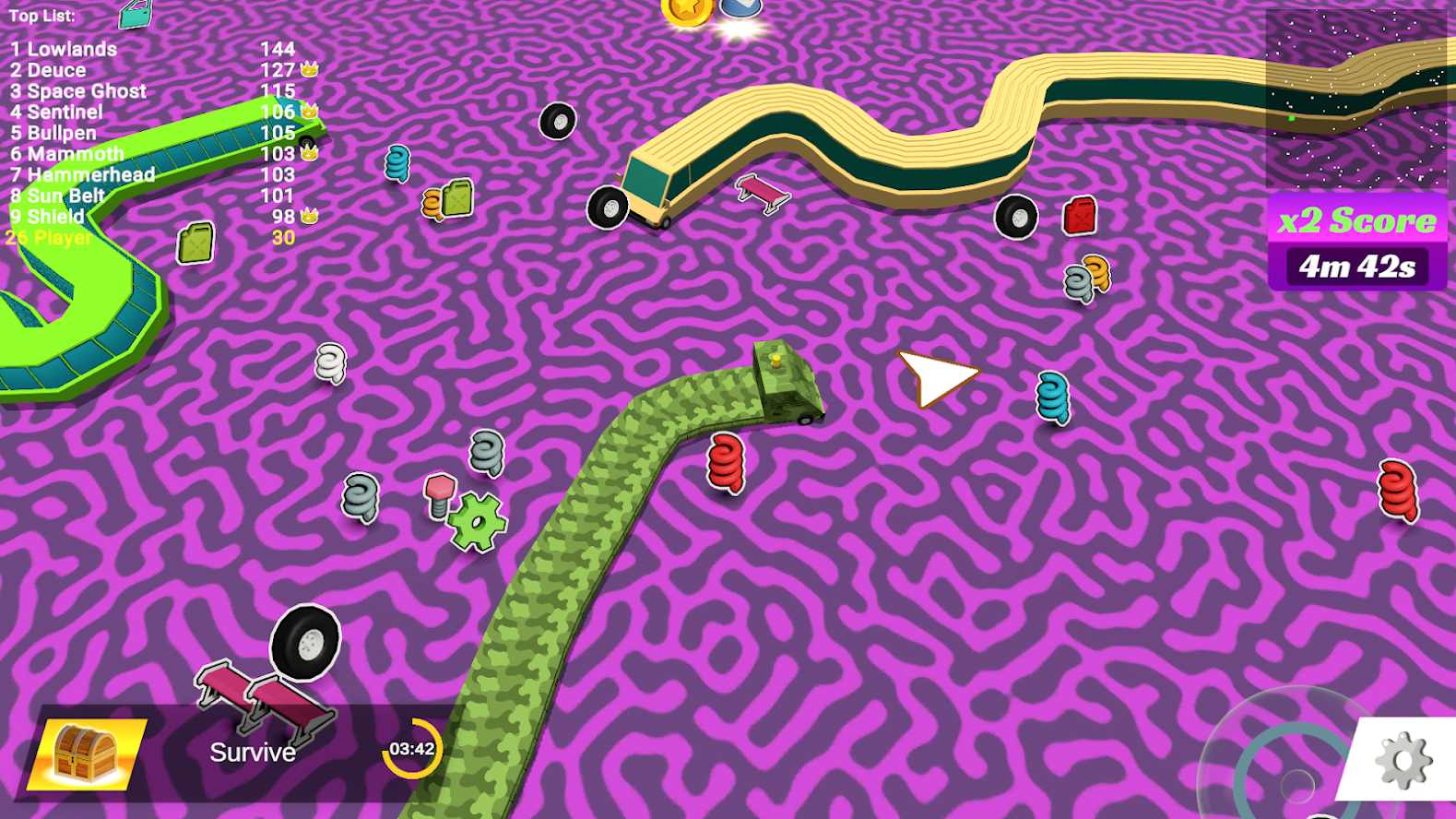Select the yellow Player row in leaderboard

tap(46, 238)
